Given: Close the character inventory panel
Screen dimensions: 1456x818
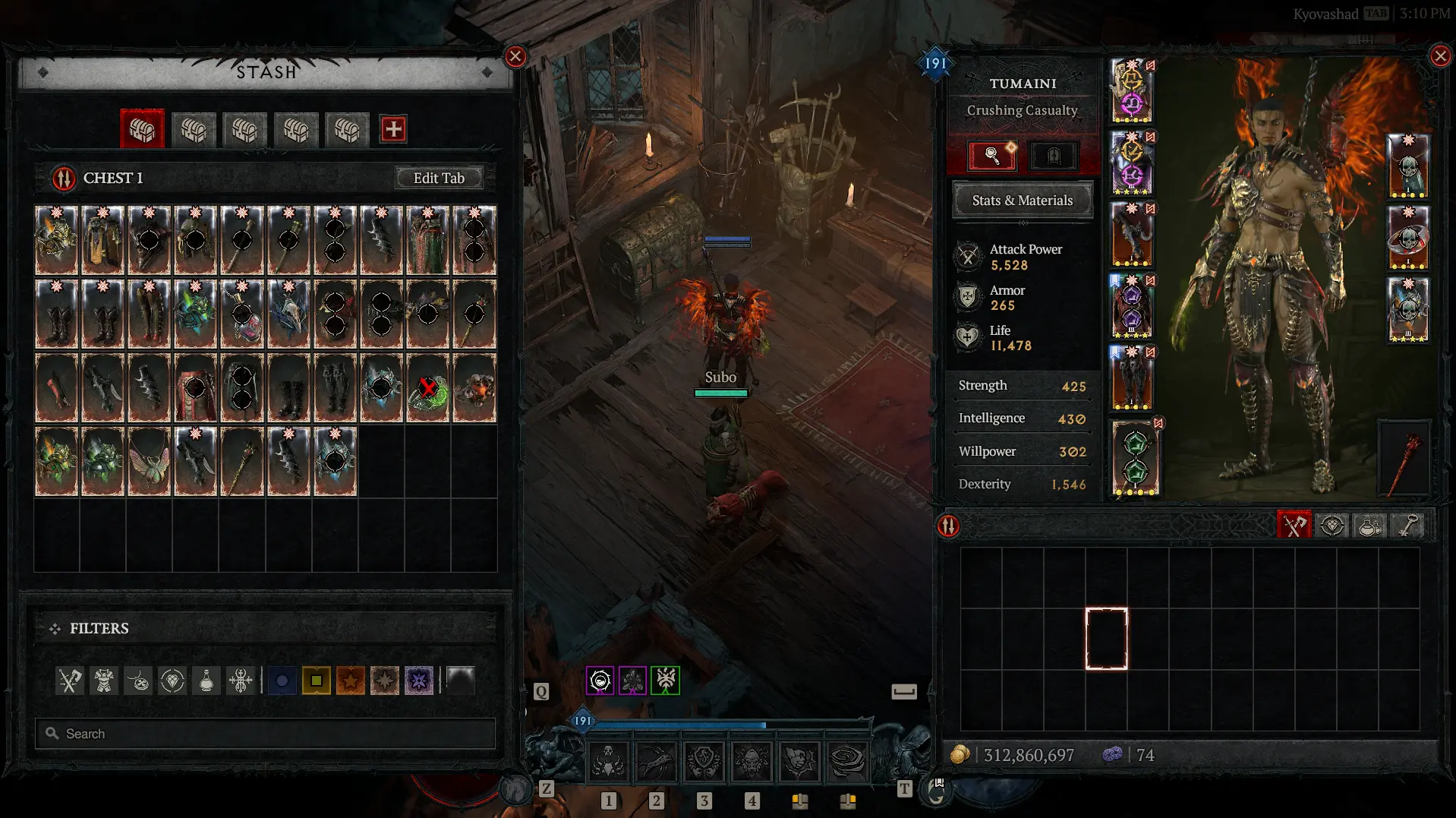Looking at the screenshot, I should [x=1440, y=56].
